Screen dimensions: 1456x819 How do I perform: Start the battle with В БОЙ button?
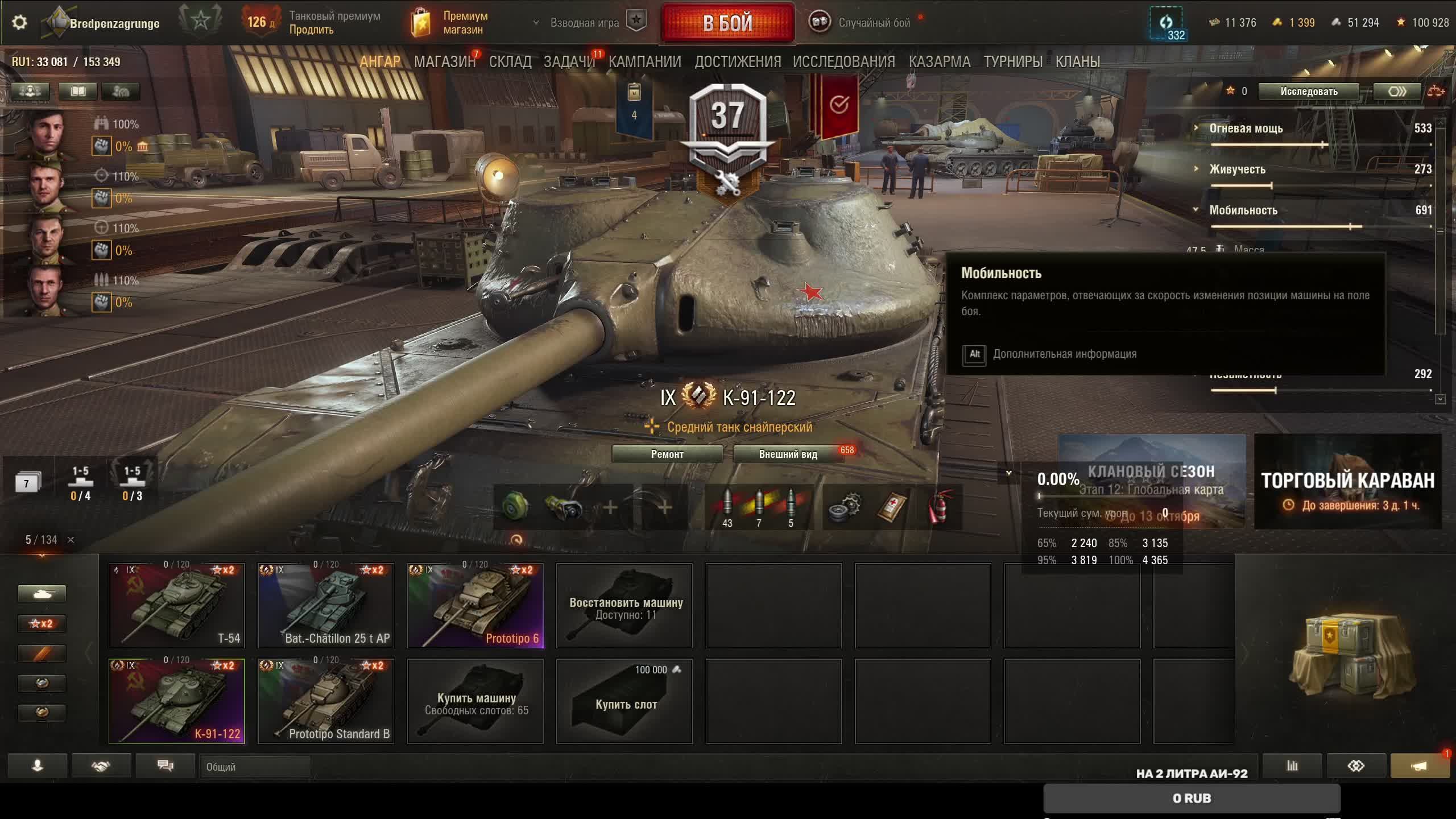tap(727, 23)
